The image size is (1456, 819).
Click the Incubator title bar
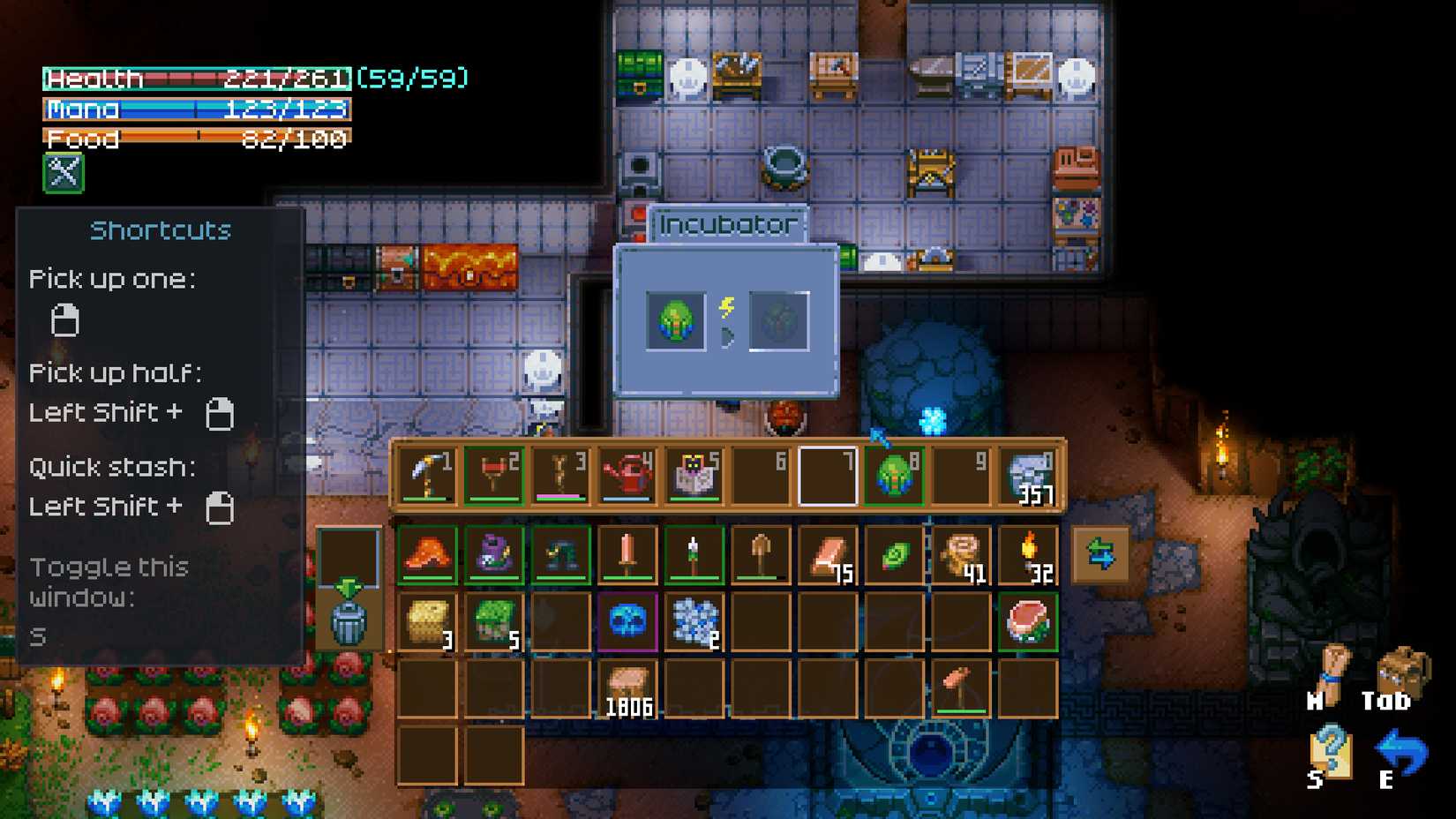pos(726,224)
